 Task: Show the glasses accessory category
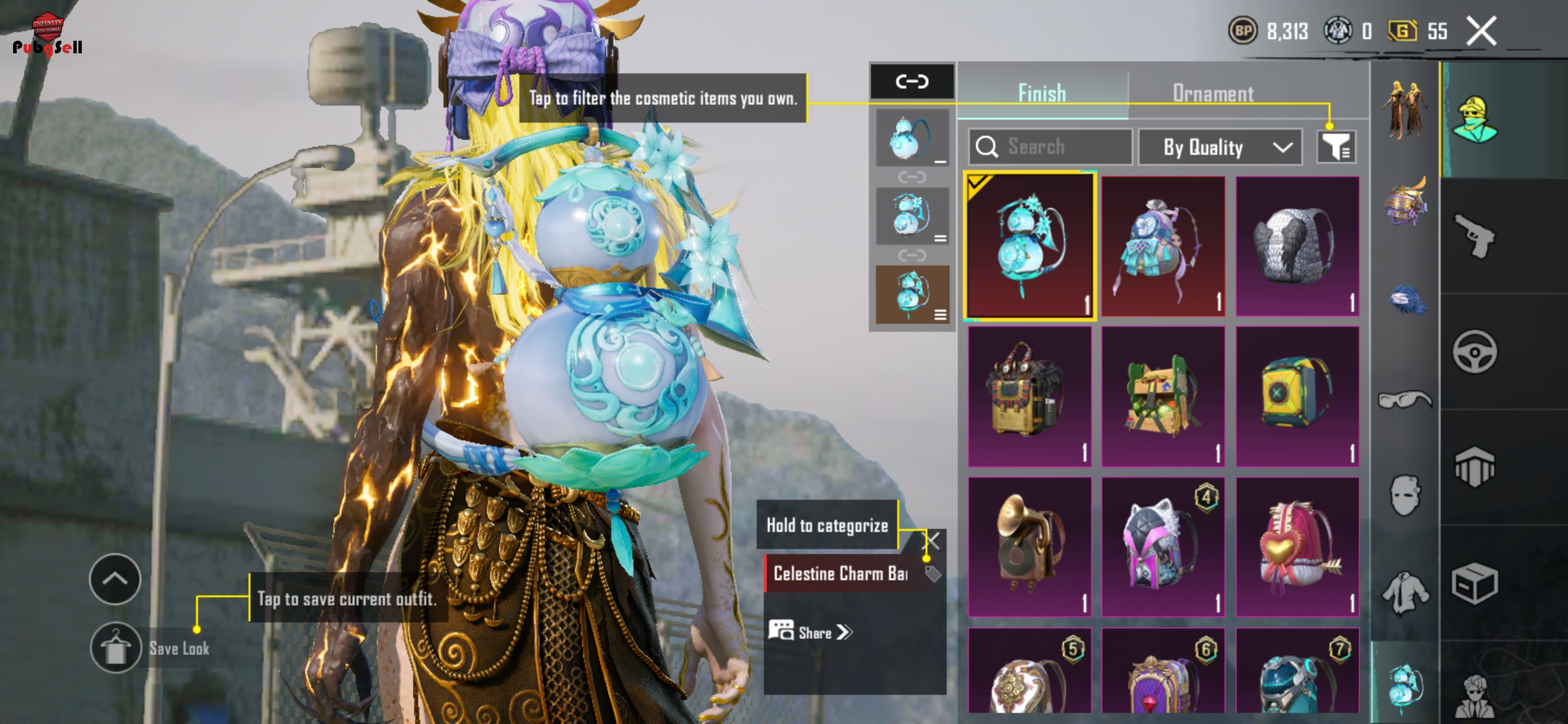click(x=1405, y=399)
